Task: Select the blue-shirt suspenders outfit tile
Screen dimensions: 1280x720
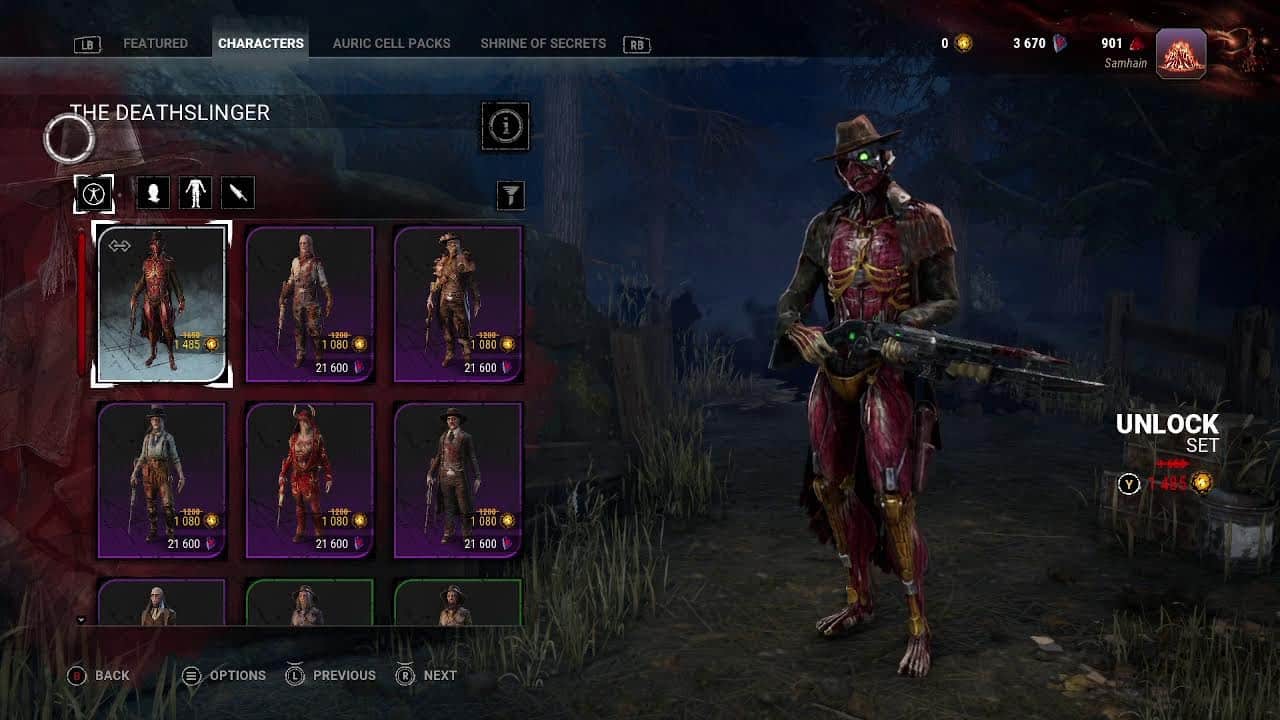Action: (x=162, y=480)
